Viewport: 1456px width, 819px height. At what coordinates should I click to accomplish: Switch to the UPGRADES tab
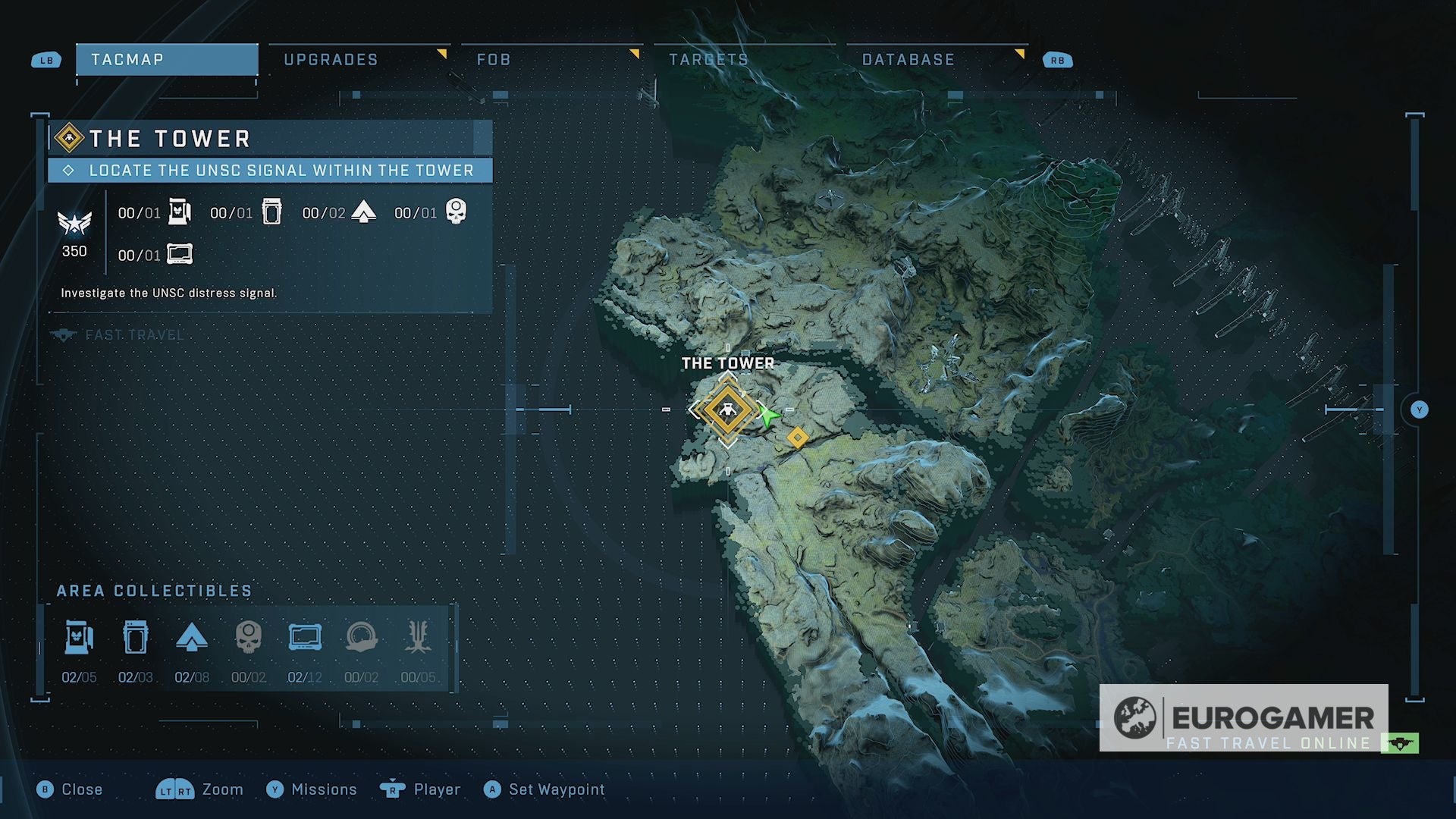coord(331,59)
